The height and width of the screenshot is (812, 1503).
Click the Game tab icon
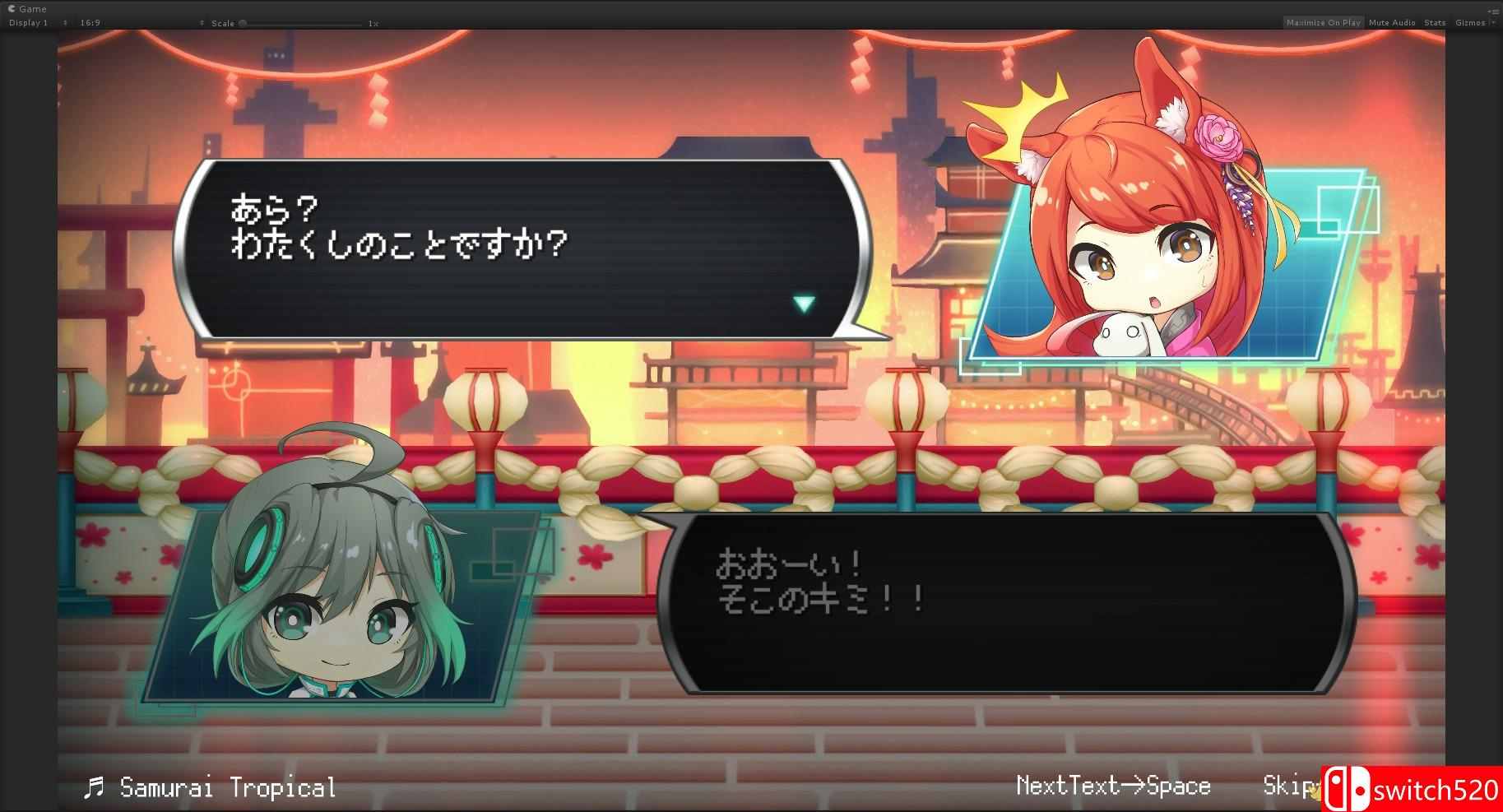(11, 8)
